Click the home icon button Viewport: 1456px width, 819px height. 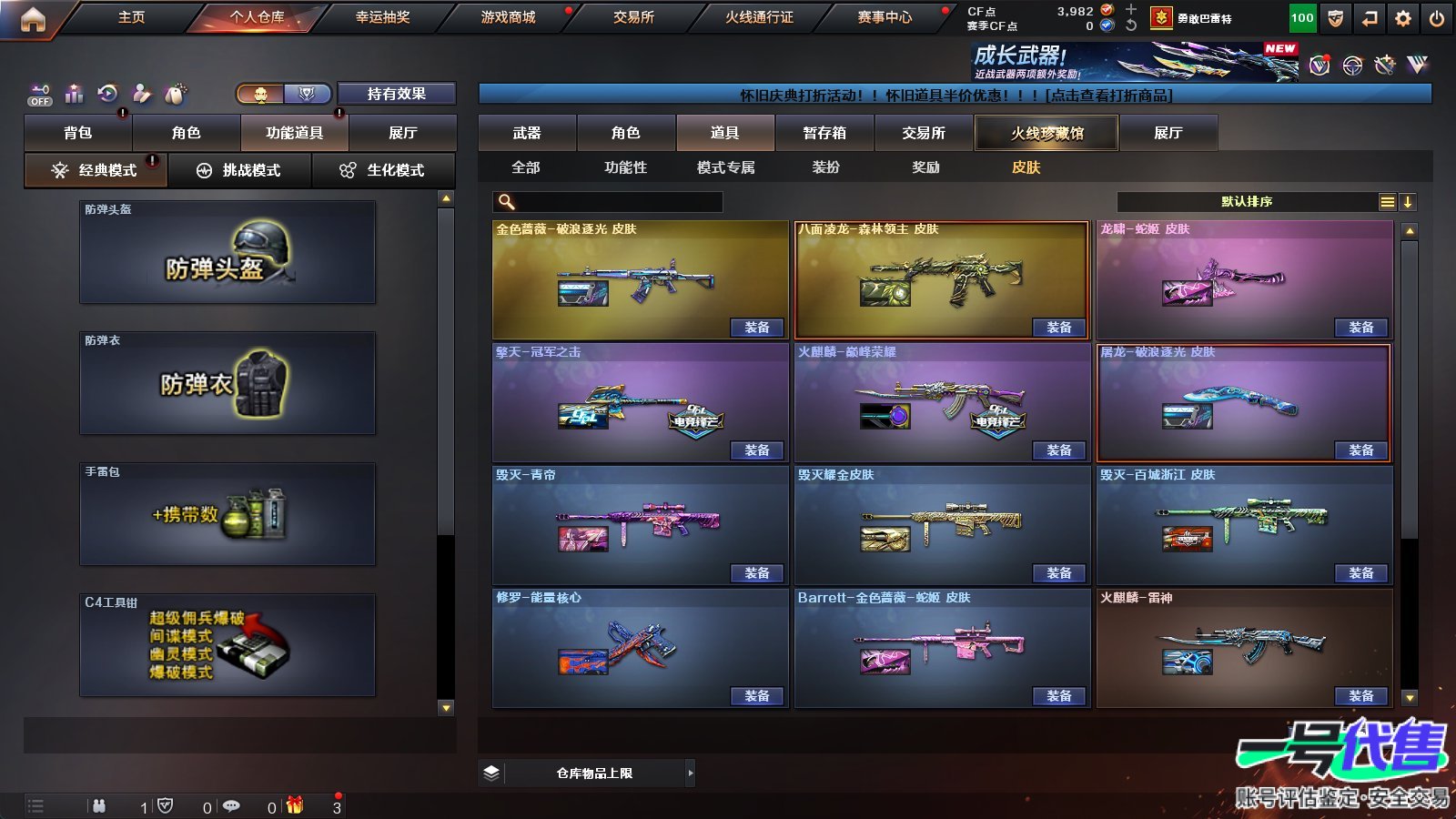33,19
